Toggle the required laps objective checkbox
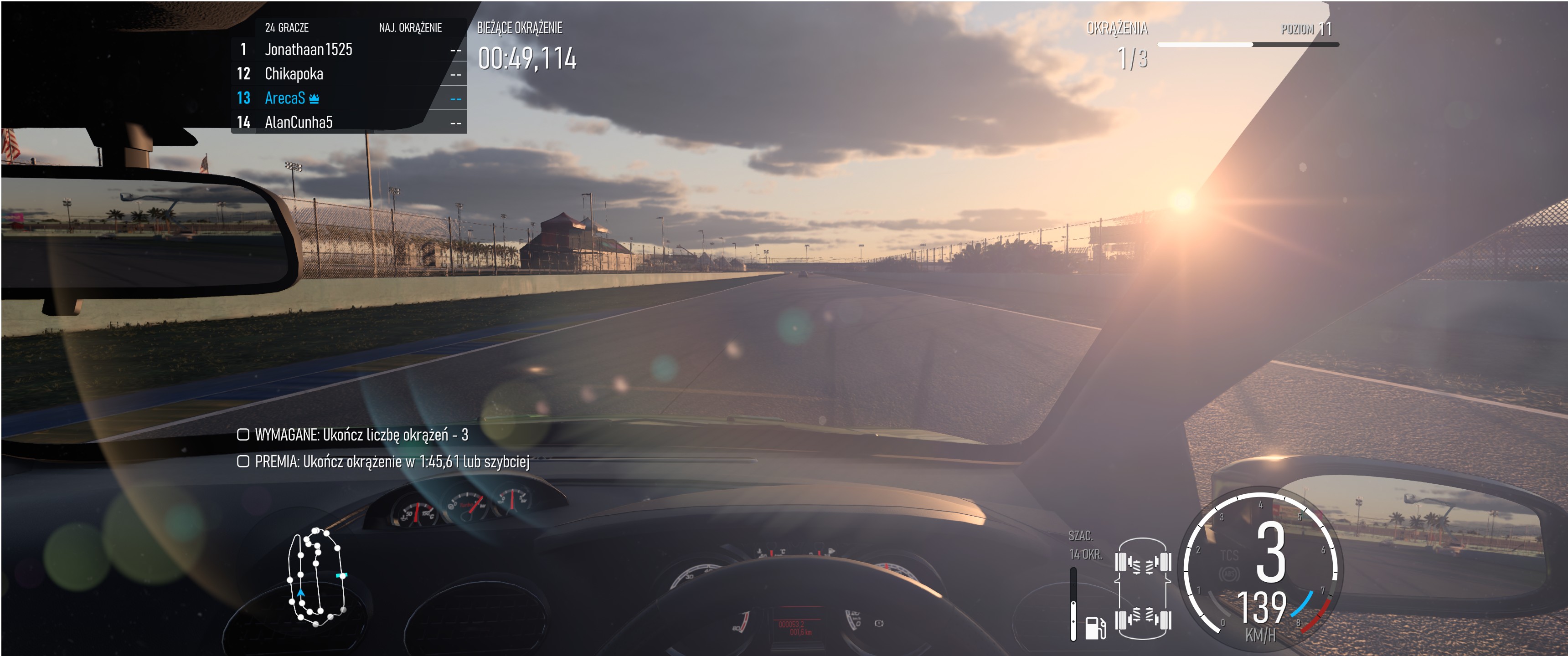Image resolution: width=1568 pixels, height=656 pixels. tap(243, 435)
